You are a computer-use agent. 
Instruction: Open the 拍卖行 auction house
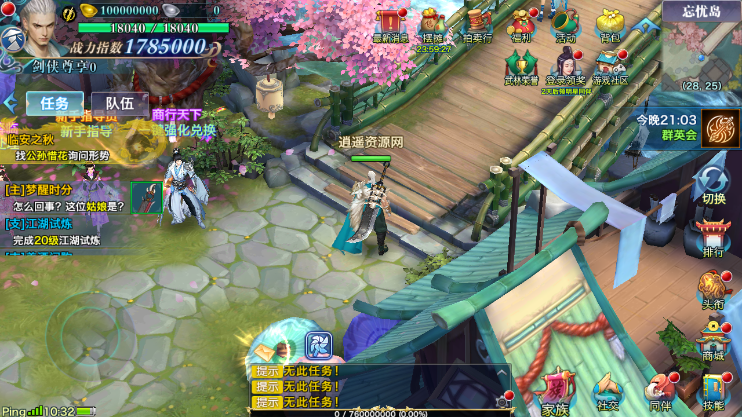click(x=477, y=23)
